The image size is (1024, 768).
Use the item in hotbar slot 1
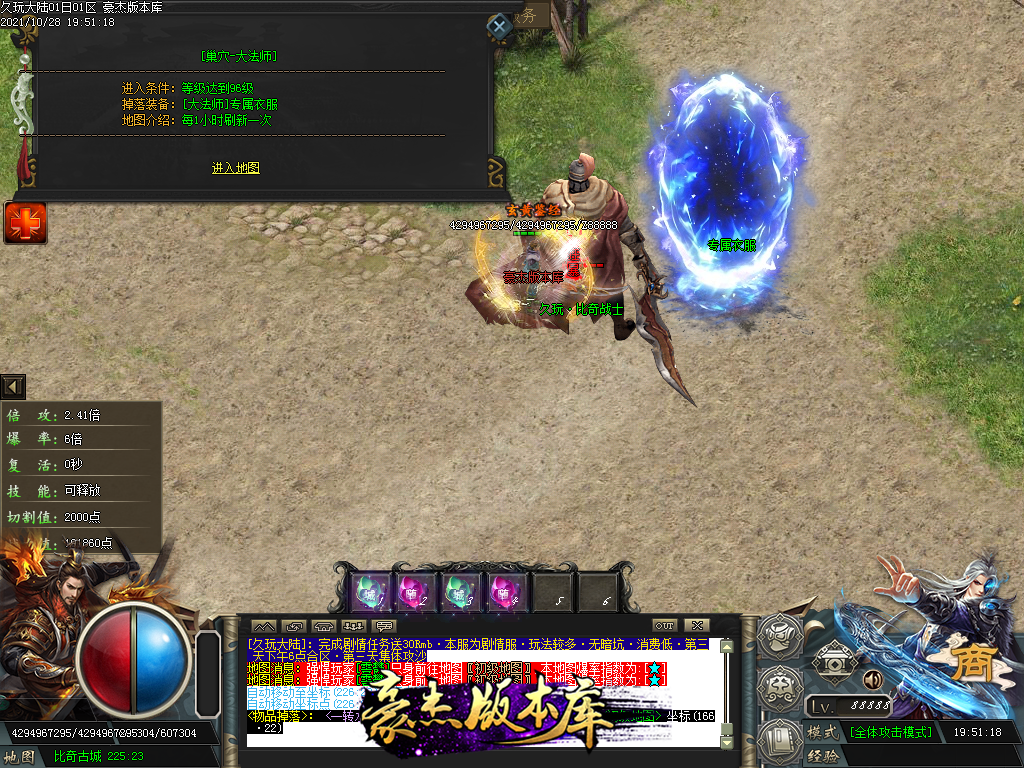tap(372, 592)
